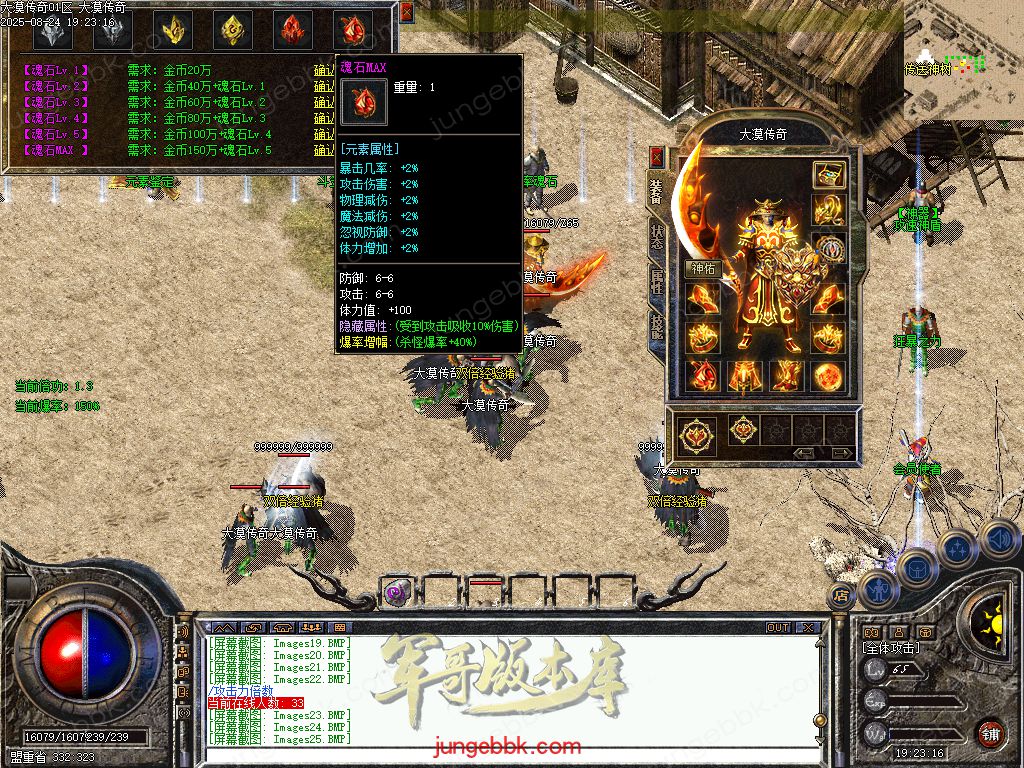Click the OUT button above chat
The width and height of the screenshot is (1024, 768).
click(778, 628)
